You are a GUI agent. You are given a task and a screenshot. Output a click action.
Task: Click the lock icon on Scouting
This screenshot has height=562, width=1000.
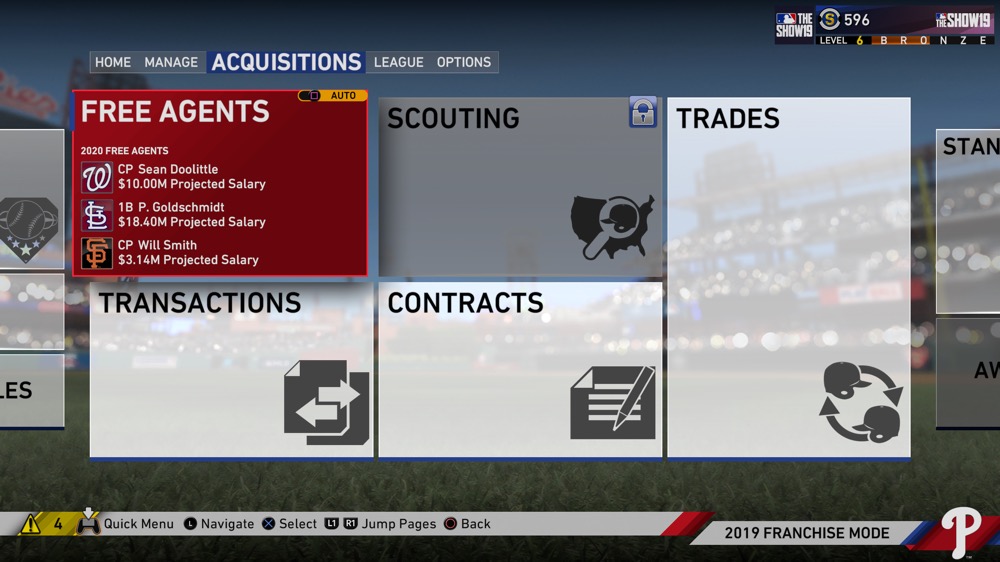642,112
